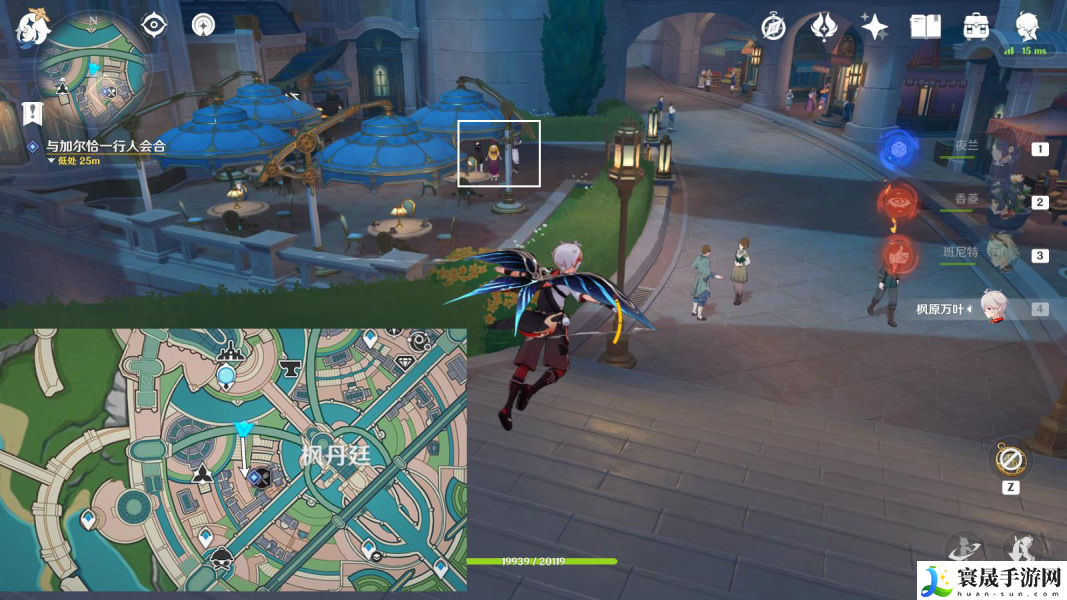The height and width of the screenshot is (600, 1067).
Task: Open the Paimon main menu
Action: [x=33, y=28]
